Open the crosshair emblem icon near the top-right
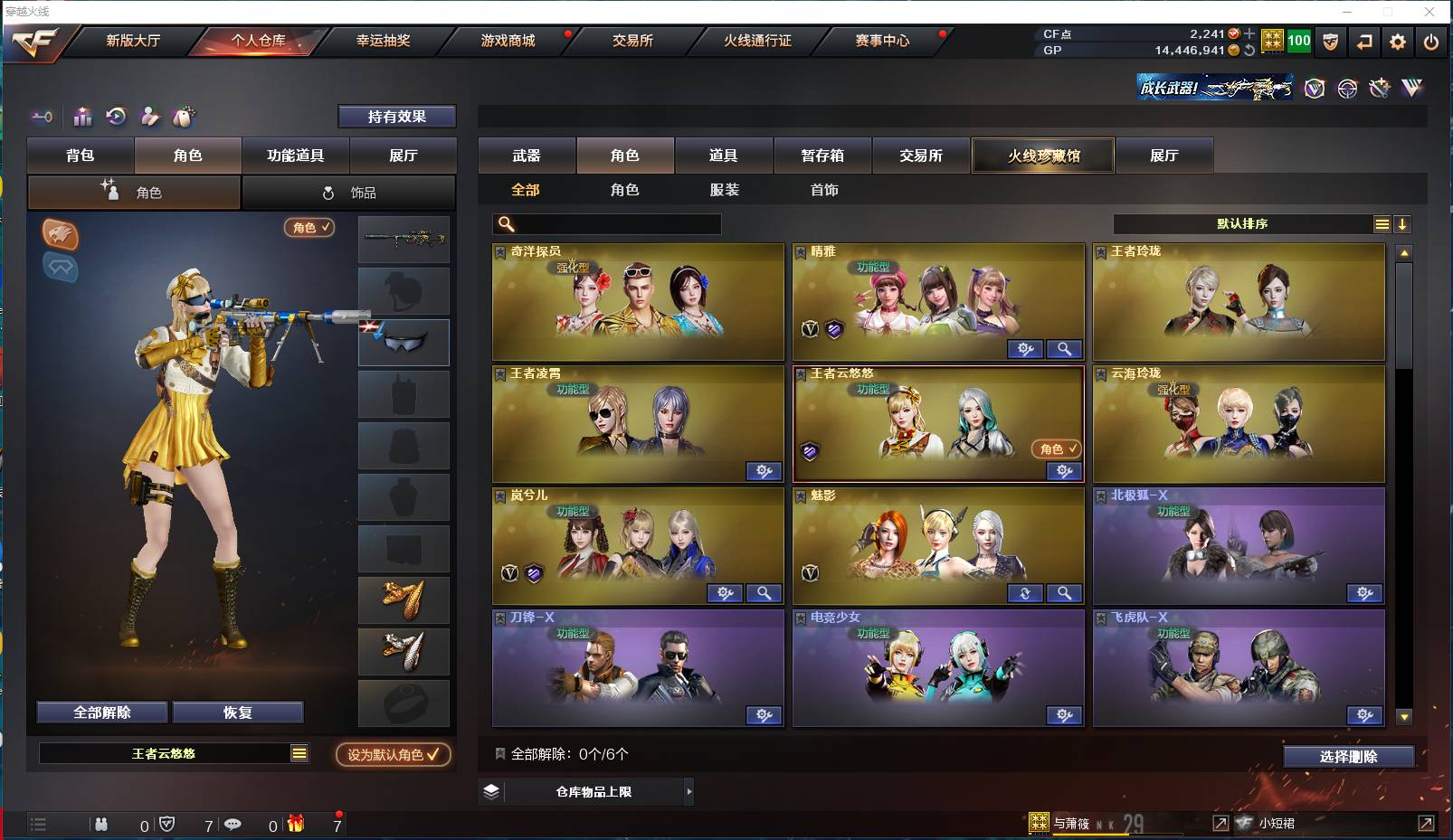The height and width of the screenshot is (840, 1453). click(x=1347, y=89)
